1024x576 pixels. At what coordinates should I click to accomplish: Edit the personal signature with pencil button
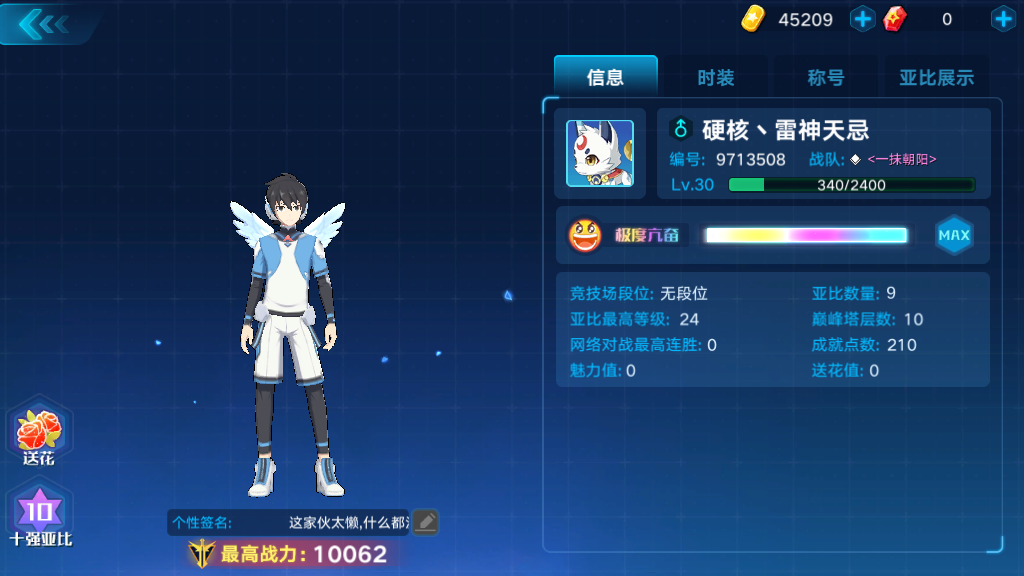pos(426,521)
